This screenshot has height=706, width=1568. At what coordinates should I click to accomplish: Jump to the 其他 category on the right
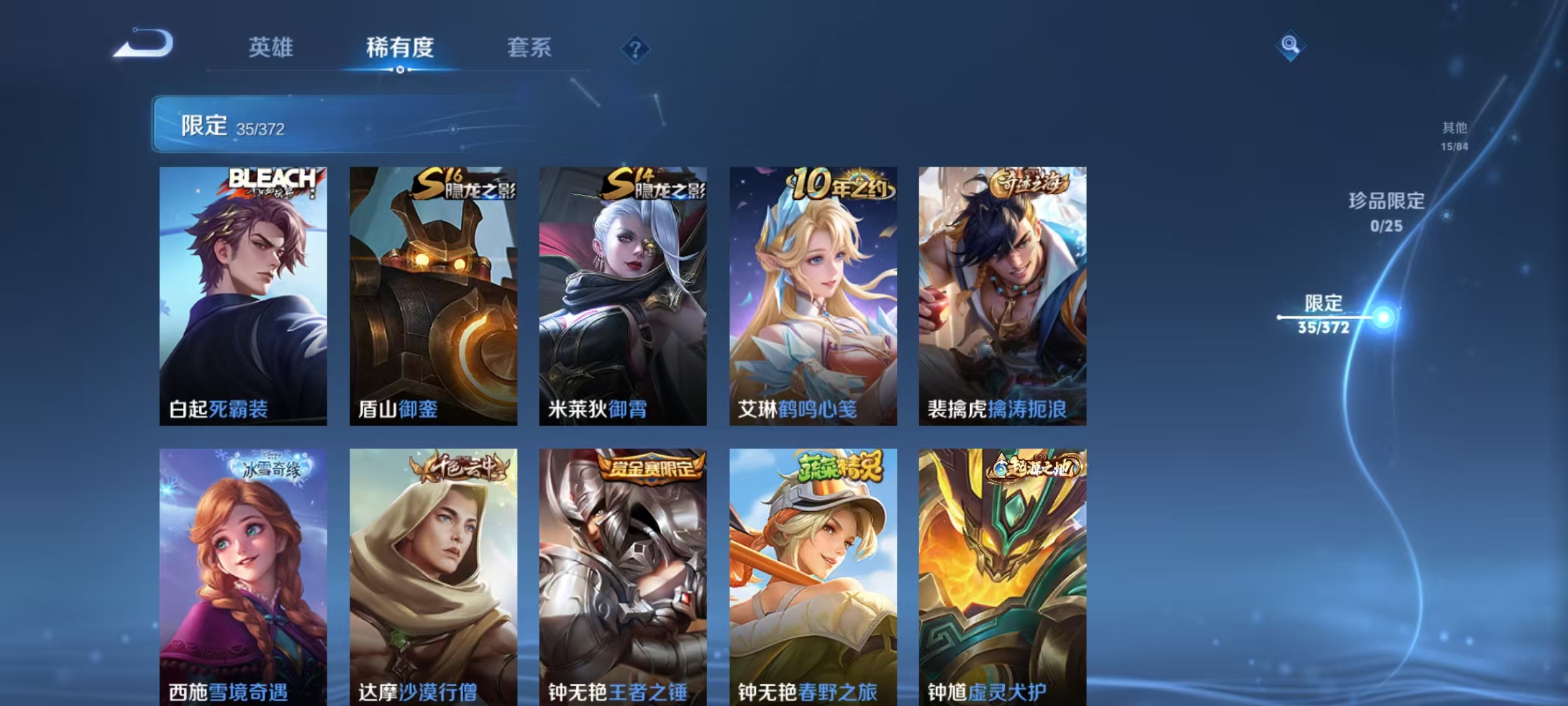(1453, 129)
